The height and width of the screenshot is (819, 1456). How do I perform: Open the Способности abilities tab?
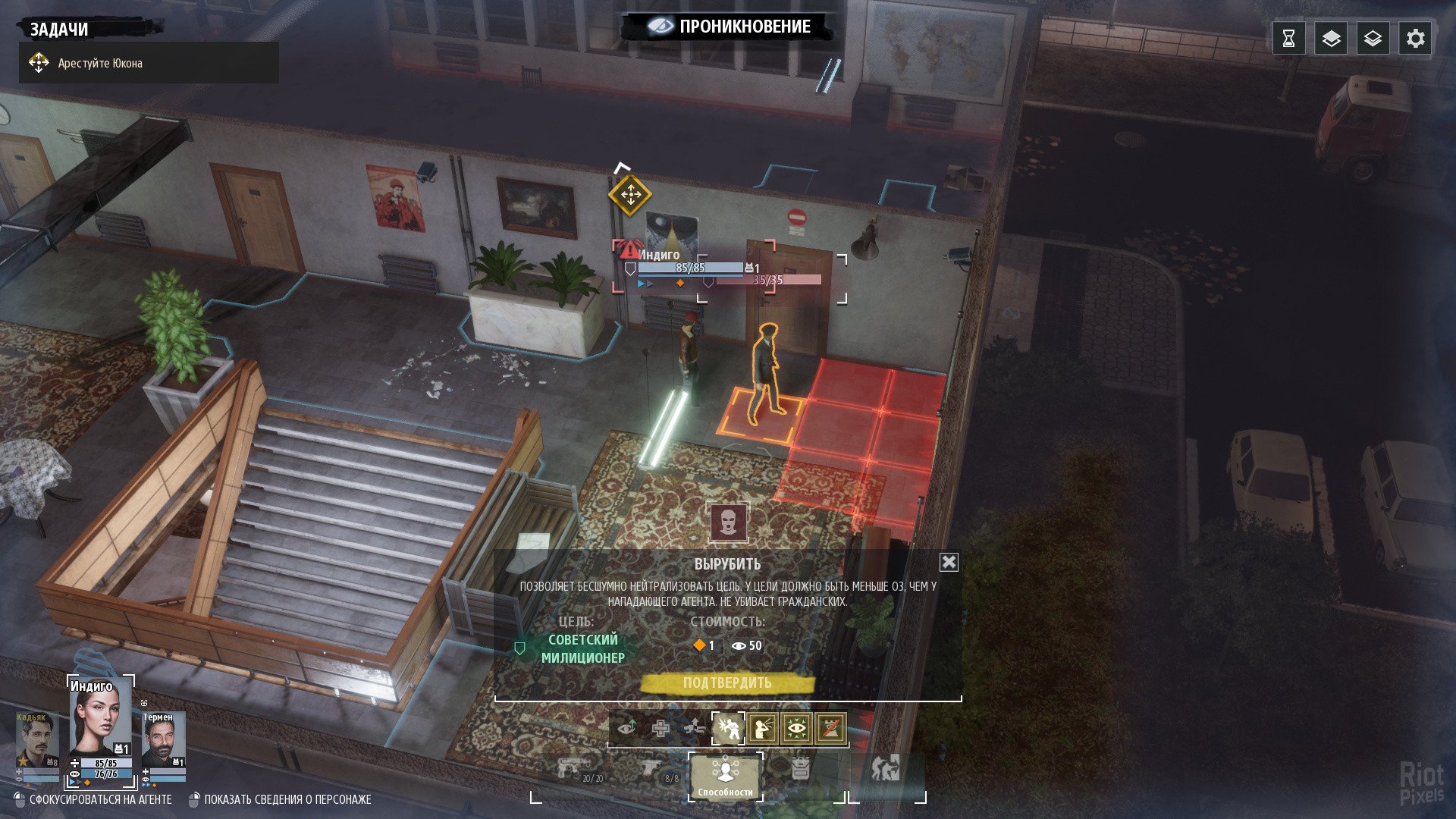[x=726, y=776]
